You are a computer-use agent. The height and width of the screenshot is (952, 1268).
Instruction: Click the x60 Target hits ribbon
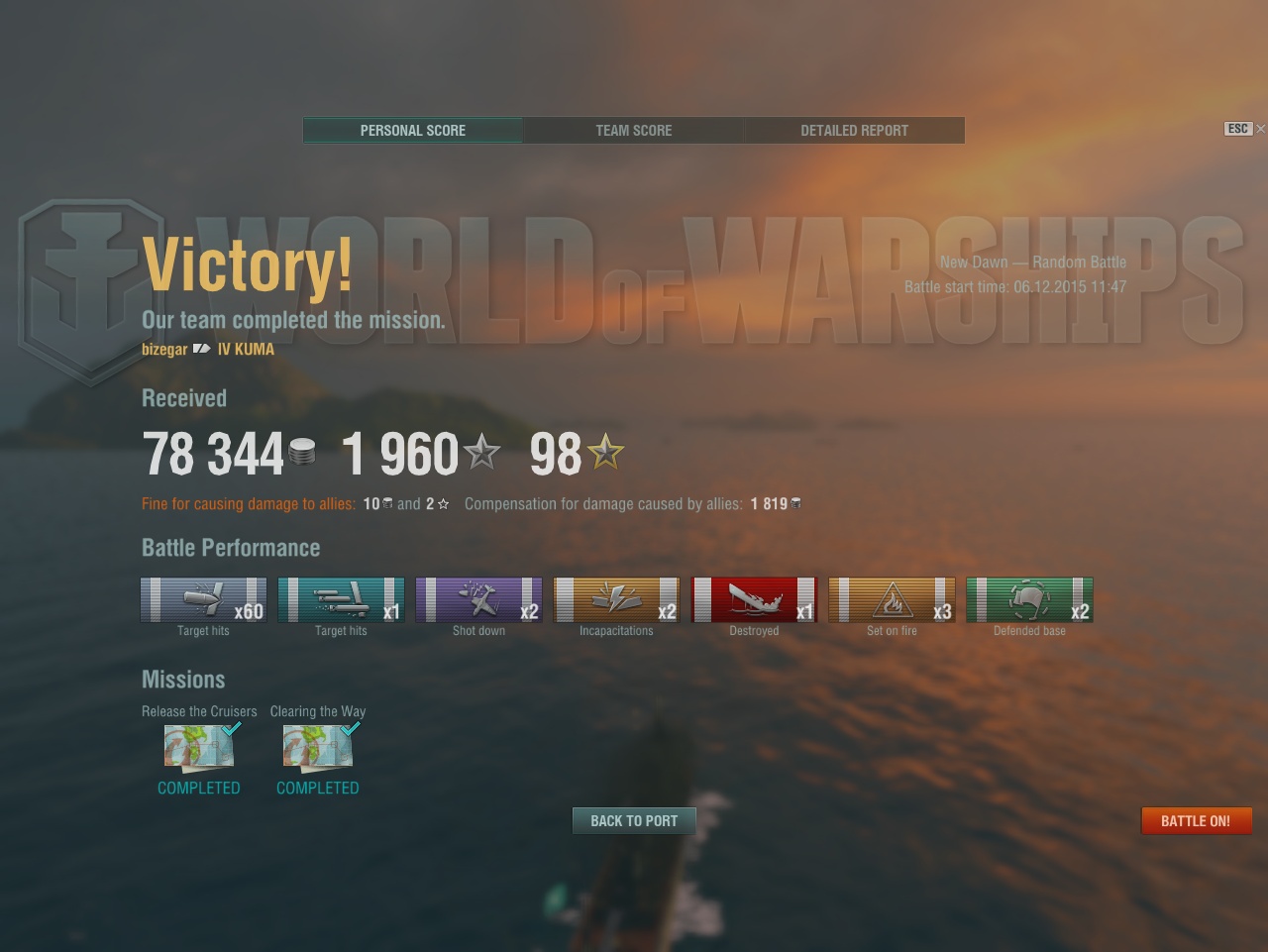point(203,599)
